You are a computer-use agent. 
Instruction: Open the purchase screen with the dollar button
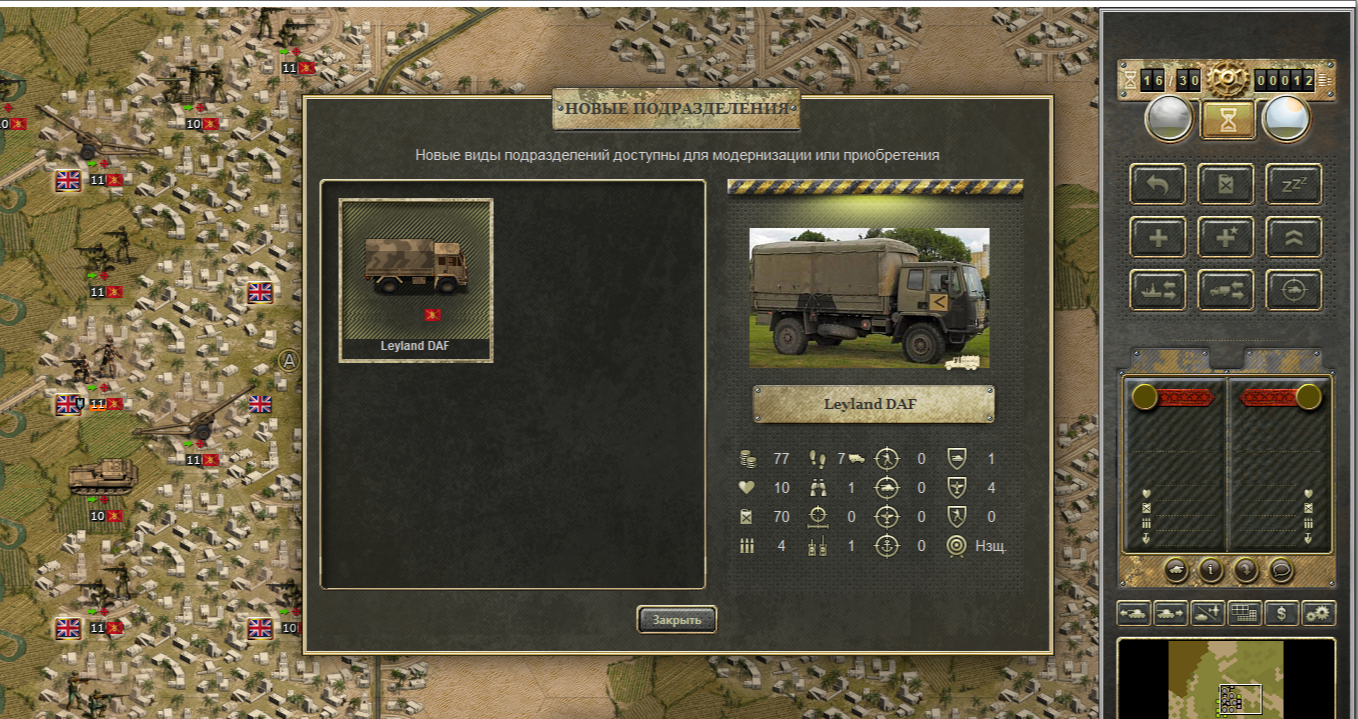pos(1282,613)
